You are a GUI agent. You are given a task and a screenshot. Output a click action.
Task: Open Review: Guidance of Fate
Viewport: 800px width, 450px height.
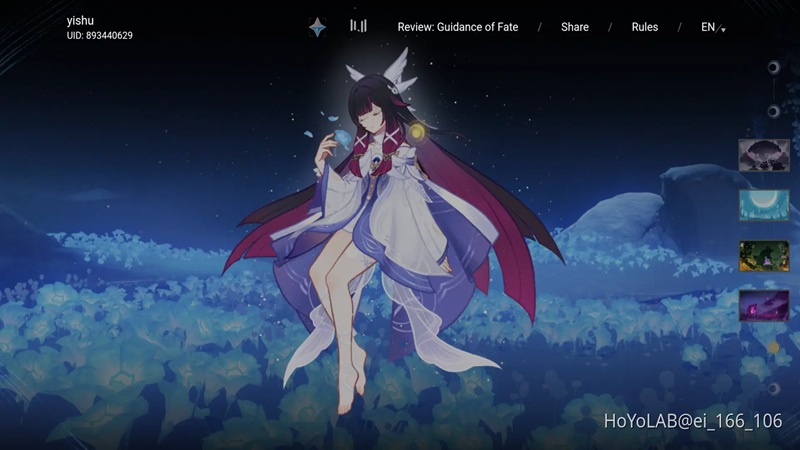pyautogui.click(x=457, y=27)
